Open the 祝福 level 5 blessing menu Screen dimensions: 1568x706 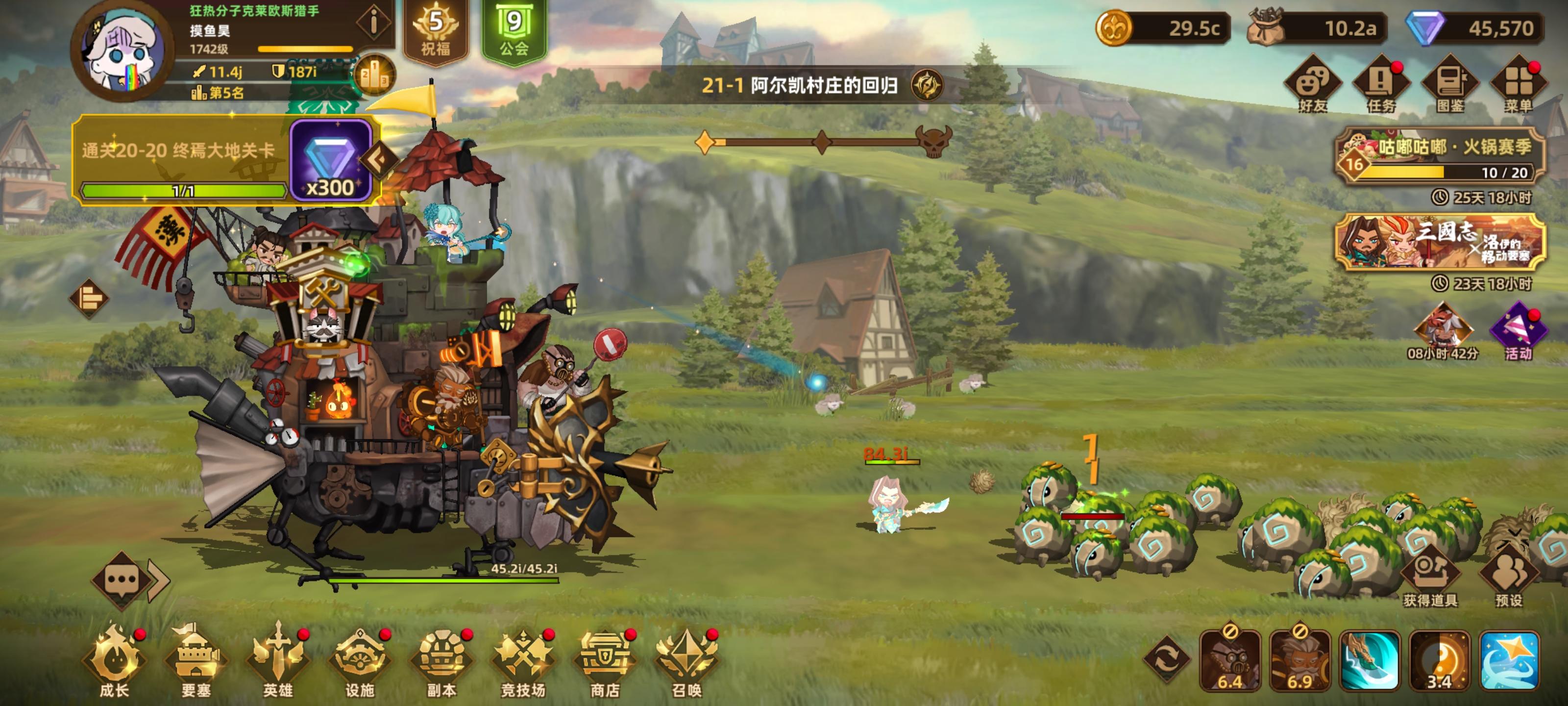tap(435, 28)
